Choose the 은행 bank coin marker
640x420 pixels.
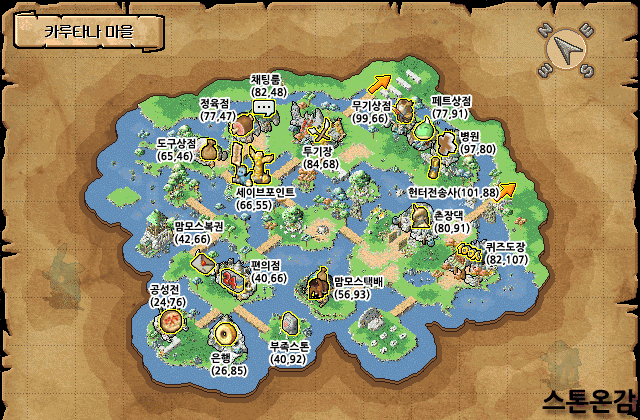[x=225, y=333]
